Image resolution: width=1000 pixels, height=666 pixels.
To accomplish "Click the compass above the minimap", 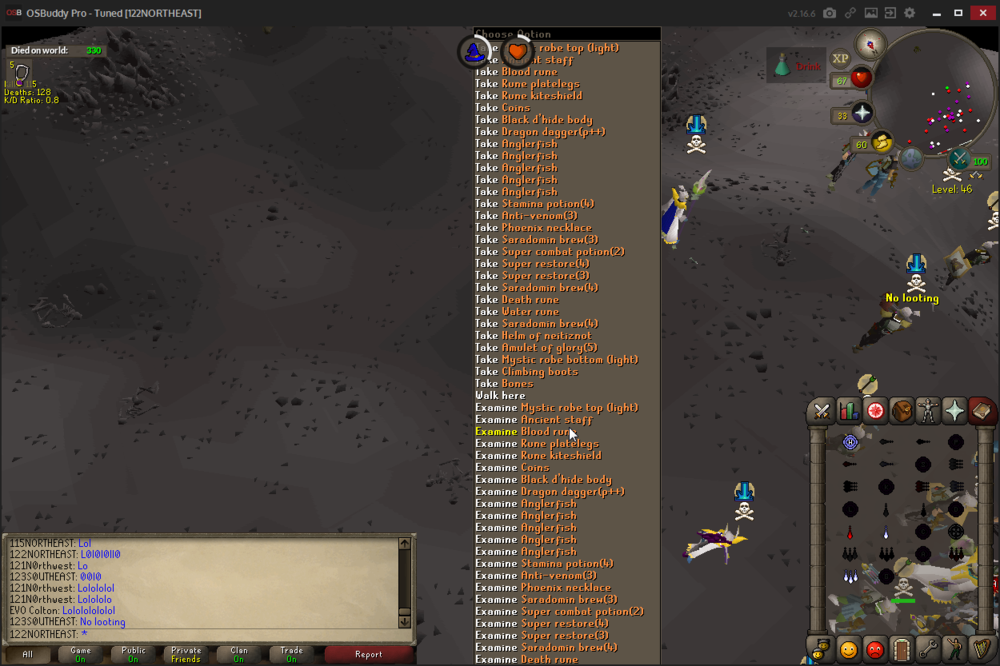I will pyautogui.click(x=871, y=43).
